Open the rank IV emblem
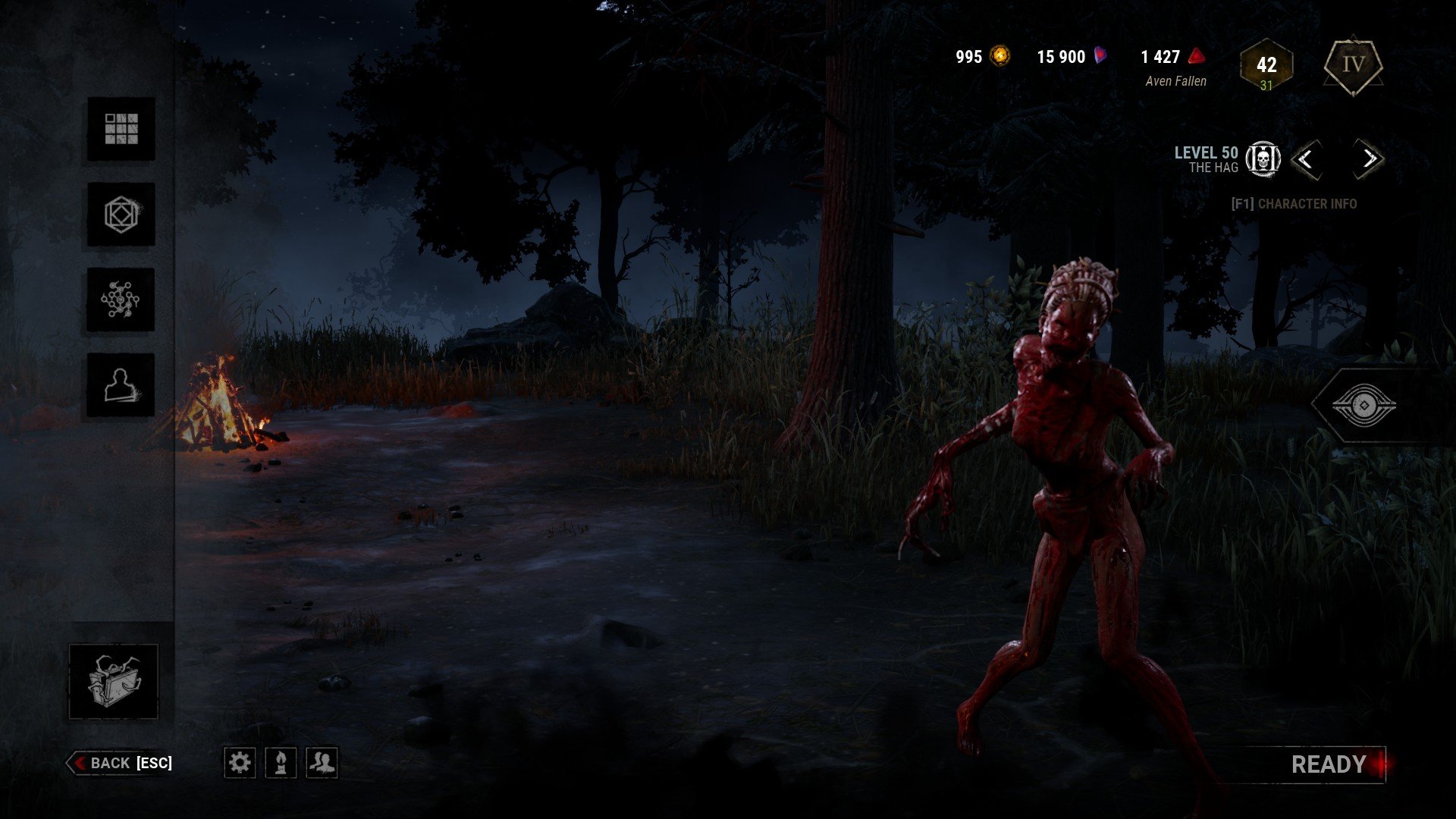The image size is (1456, 819). coord(1353,65)
